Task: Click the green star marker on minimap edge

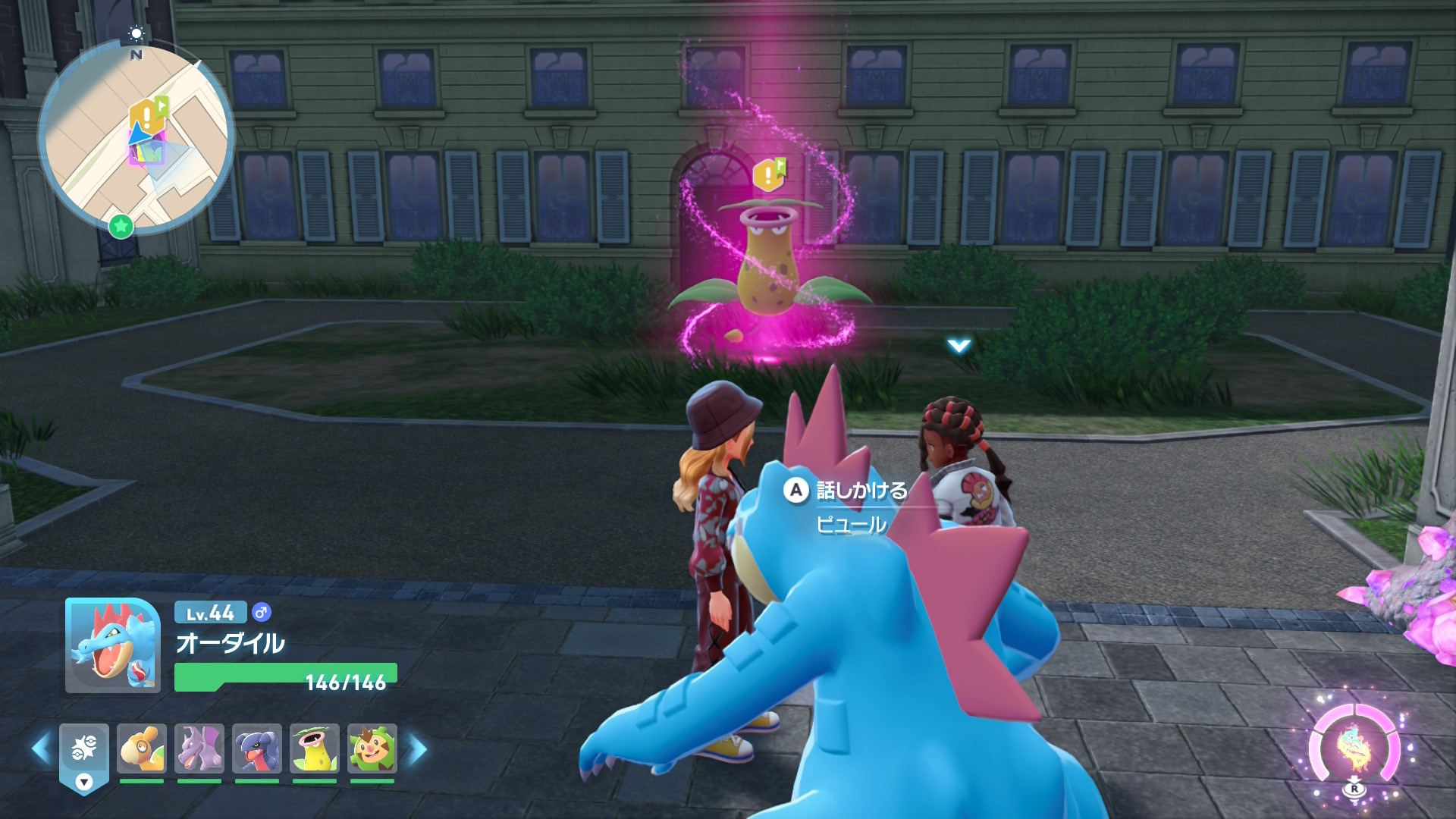Action: click(121, 225)
